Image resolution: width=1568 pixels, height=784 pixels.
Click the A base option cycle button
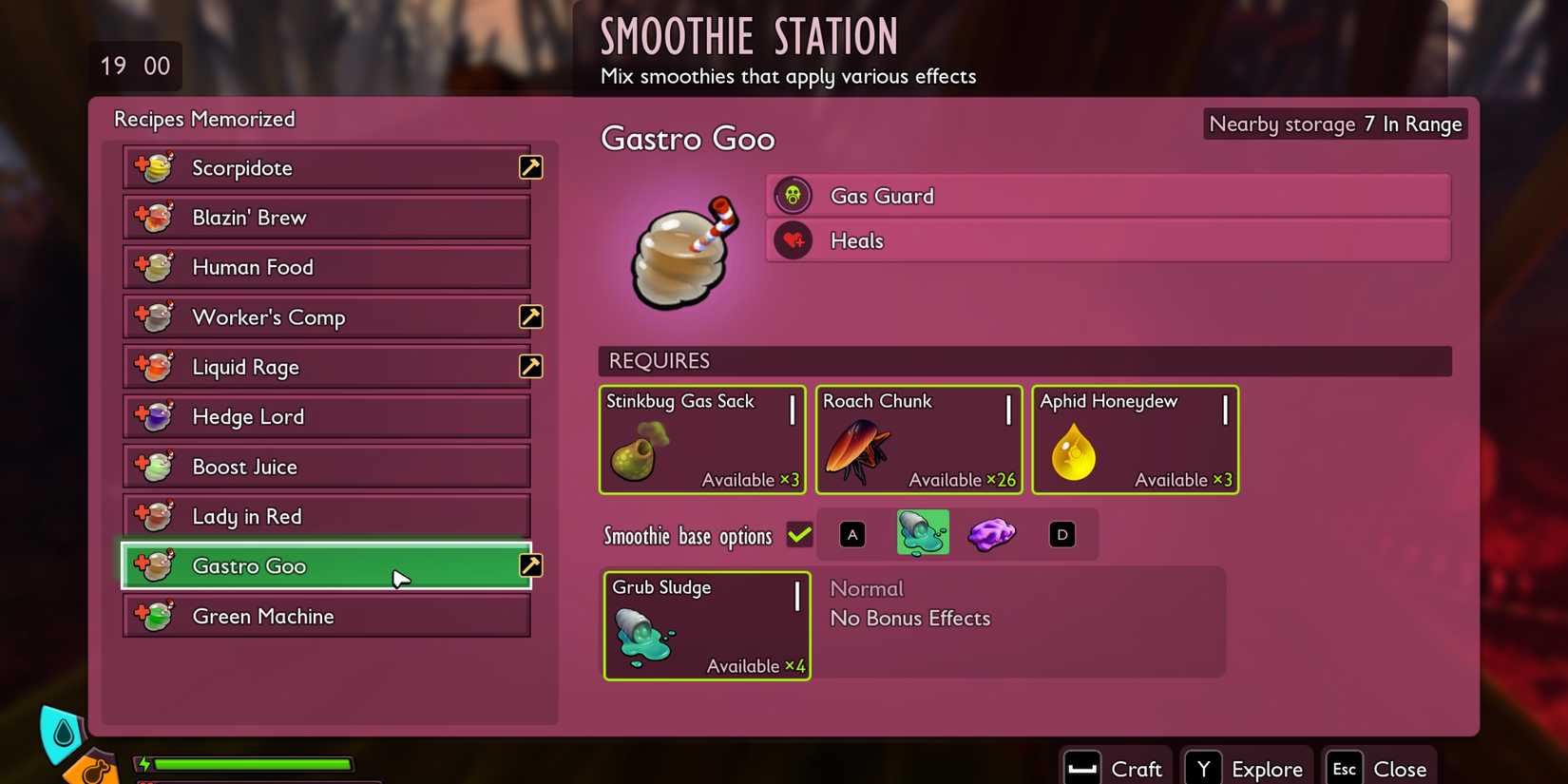coord(851,534)
